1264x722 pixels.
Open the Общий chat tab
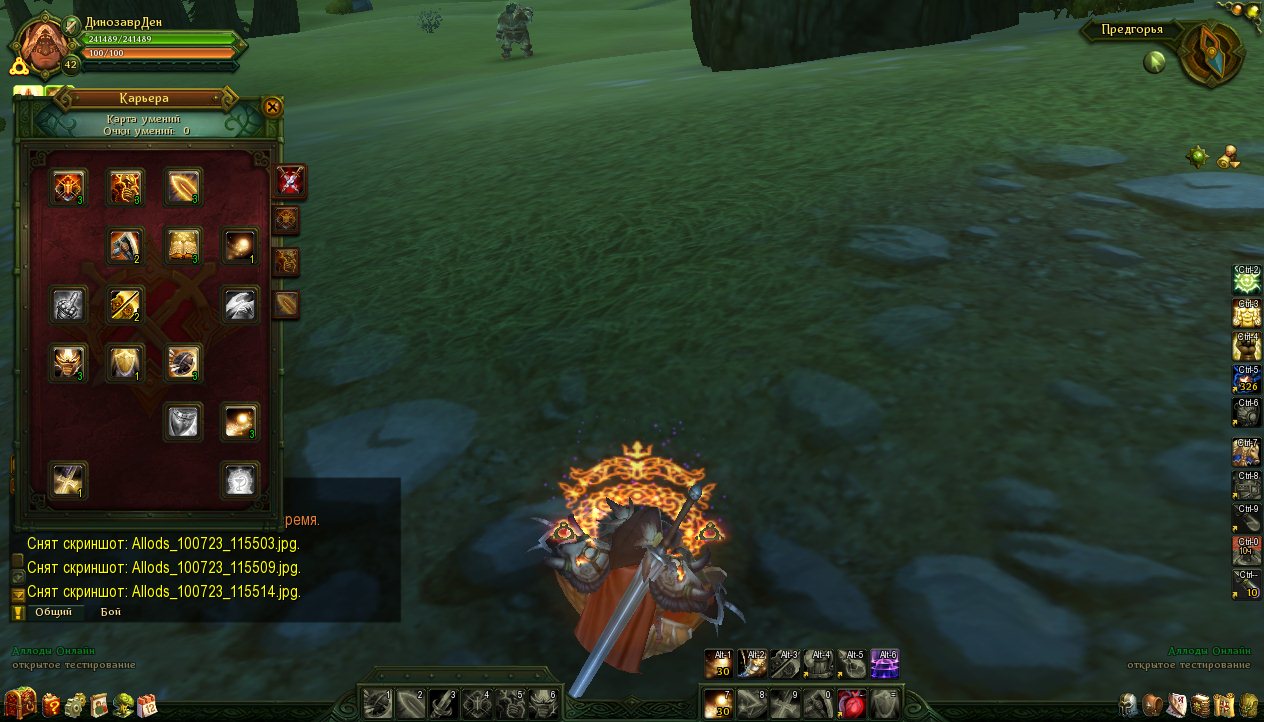pyautogui.click(x=53, y=611)
